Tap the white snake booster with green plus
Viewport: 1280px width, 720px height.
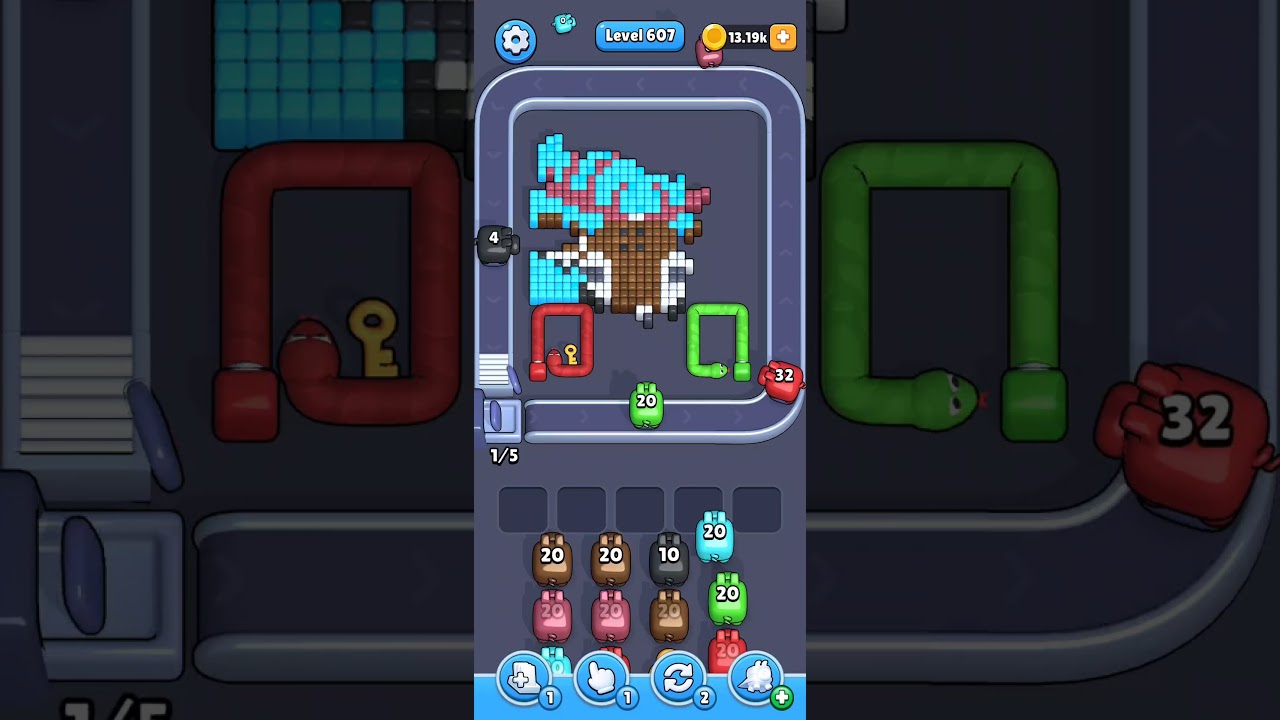tap(757, 678)
